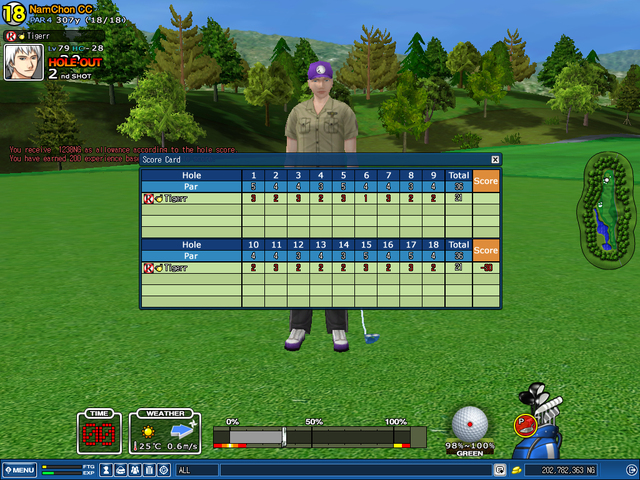Click the golf ball impact indicator
This screenshot has height=480, width=640.
coord(470,422)
